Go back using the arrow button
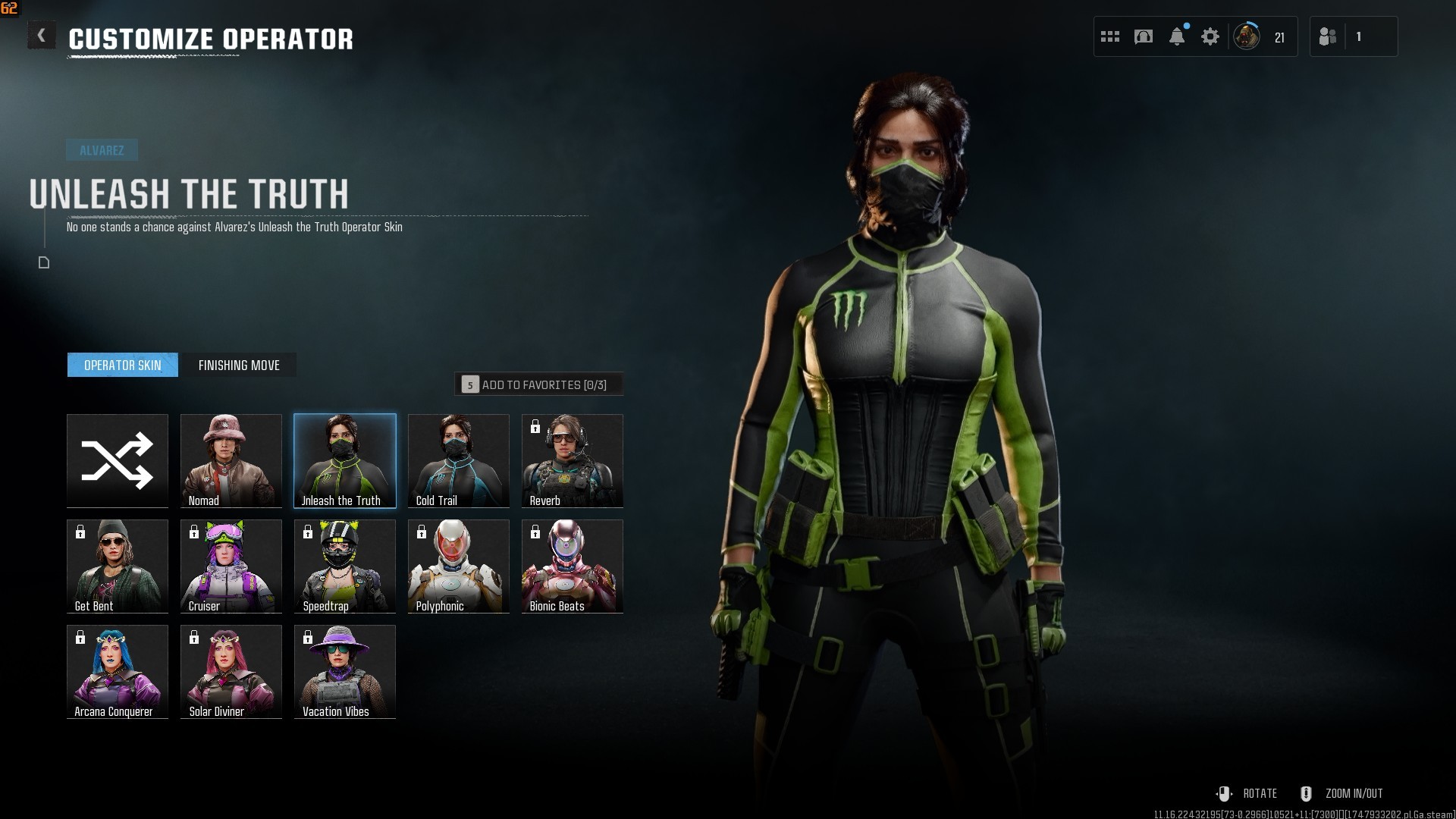 (x=42, y=36)
